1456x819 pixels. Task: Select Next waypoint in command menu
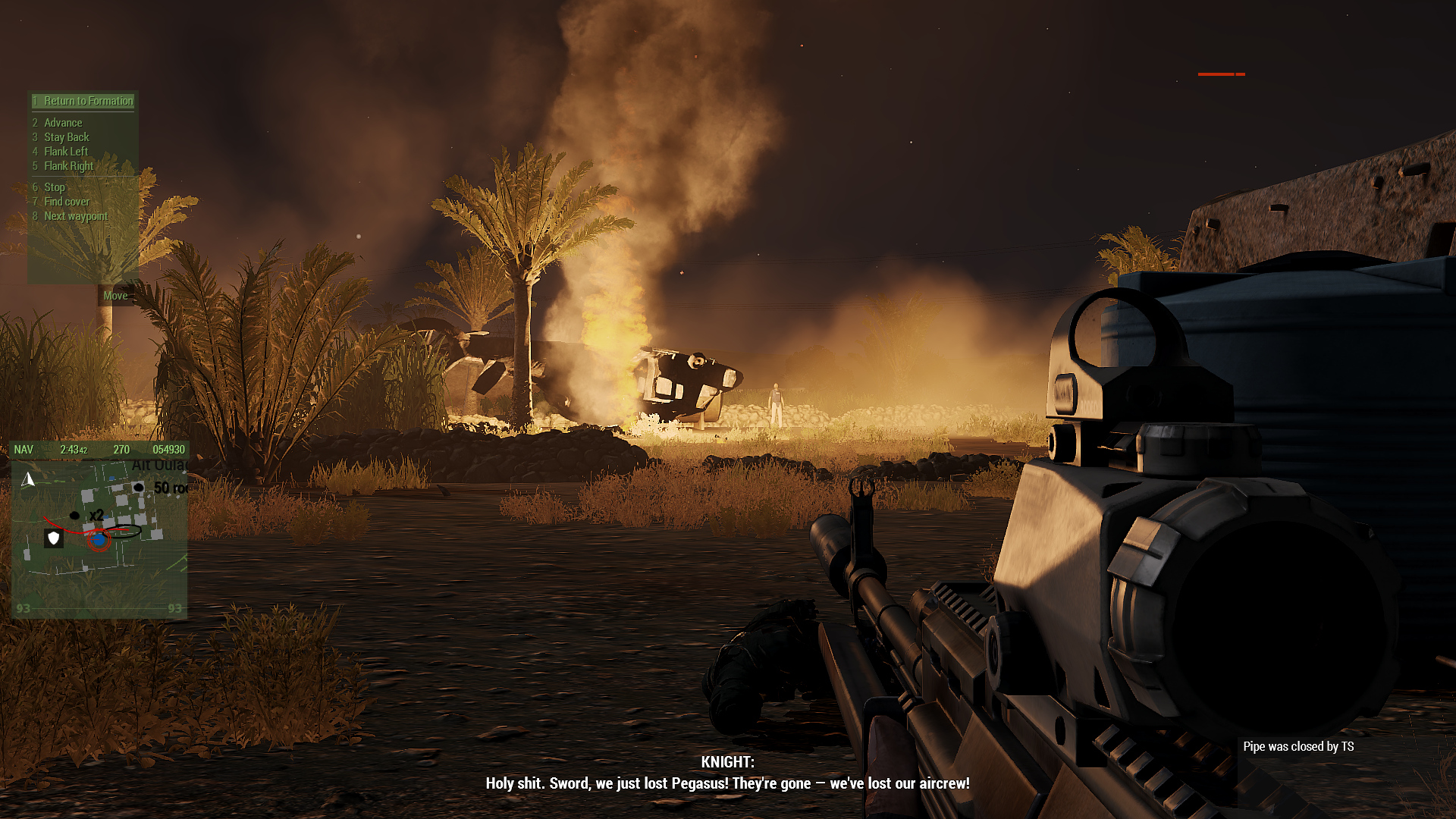click(75, 216)
